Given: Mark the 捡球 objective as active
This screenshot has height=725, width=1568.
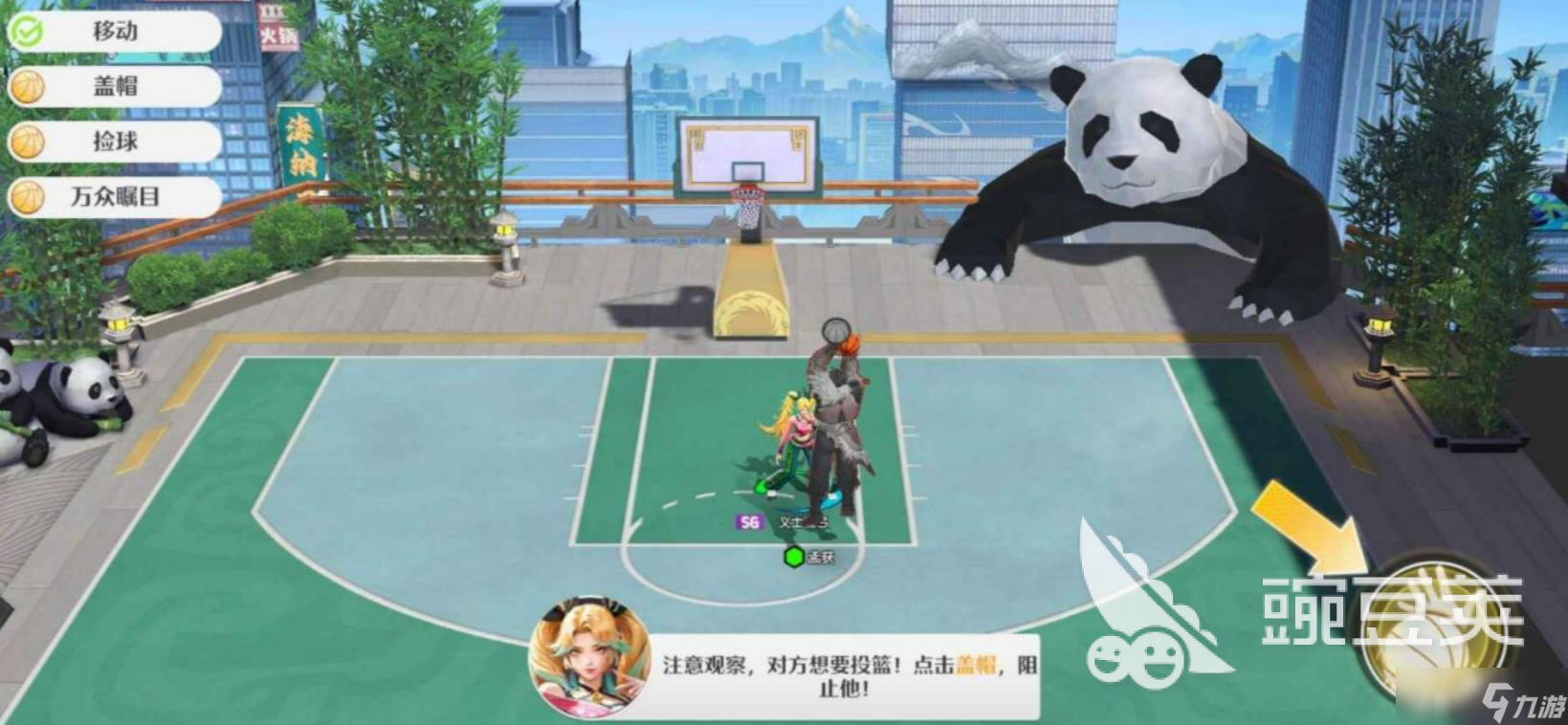Looking at the screenshot, I should point(115,142).
